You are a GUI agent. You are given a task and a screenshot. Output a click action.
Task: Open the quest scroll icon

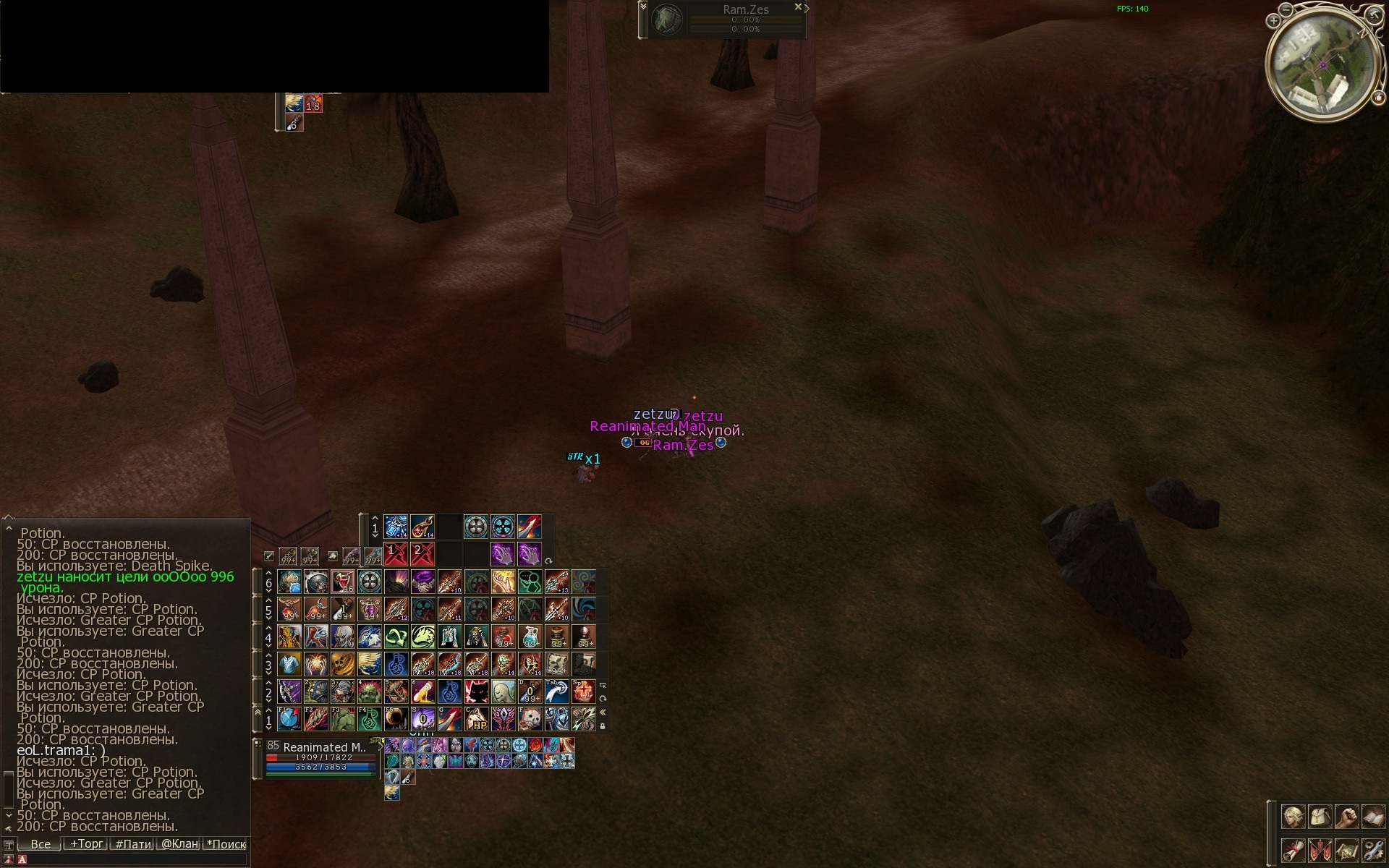pos(1294,849)
